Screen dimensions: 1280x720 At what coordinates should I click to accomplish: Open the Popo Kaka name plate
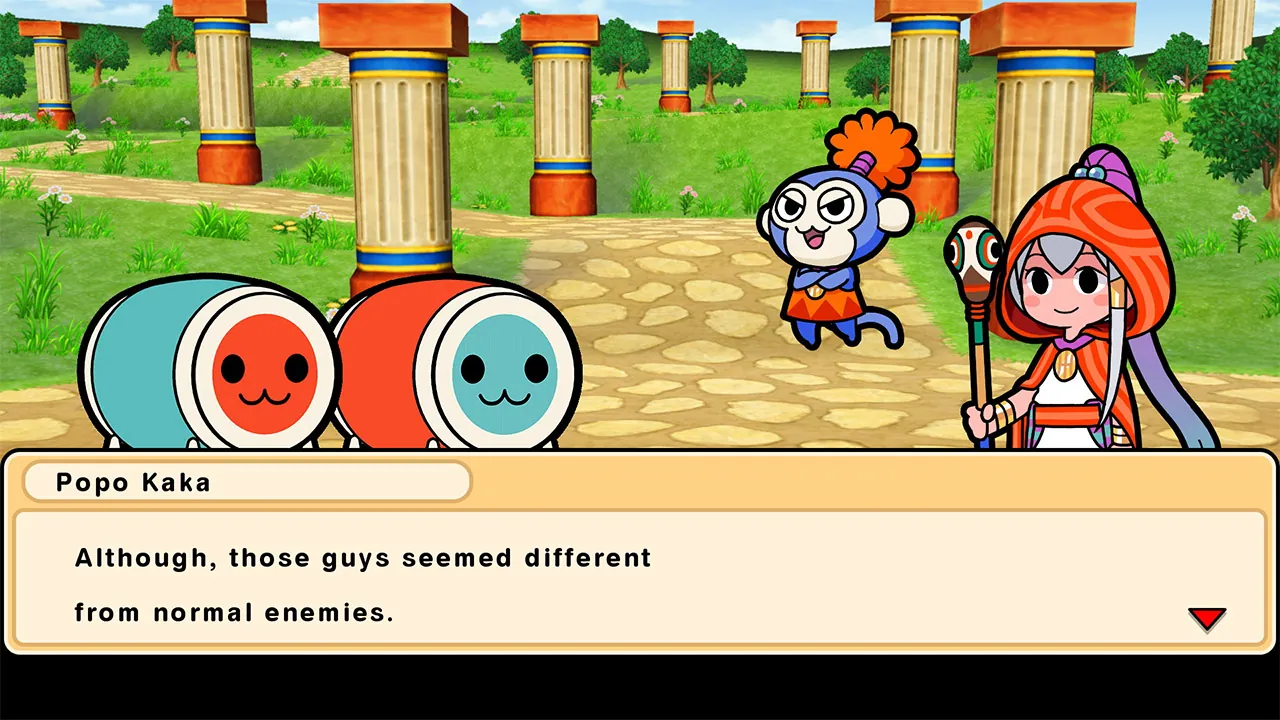245,482
